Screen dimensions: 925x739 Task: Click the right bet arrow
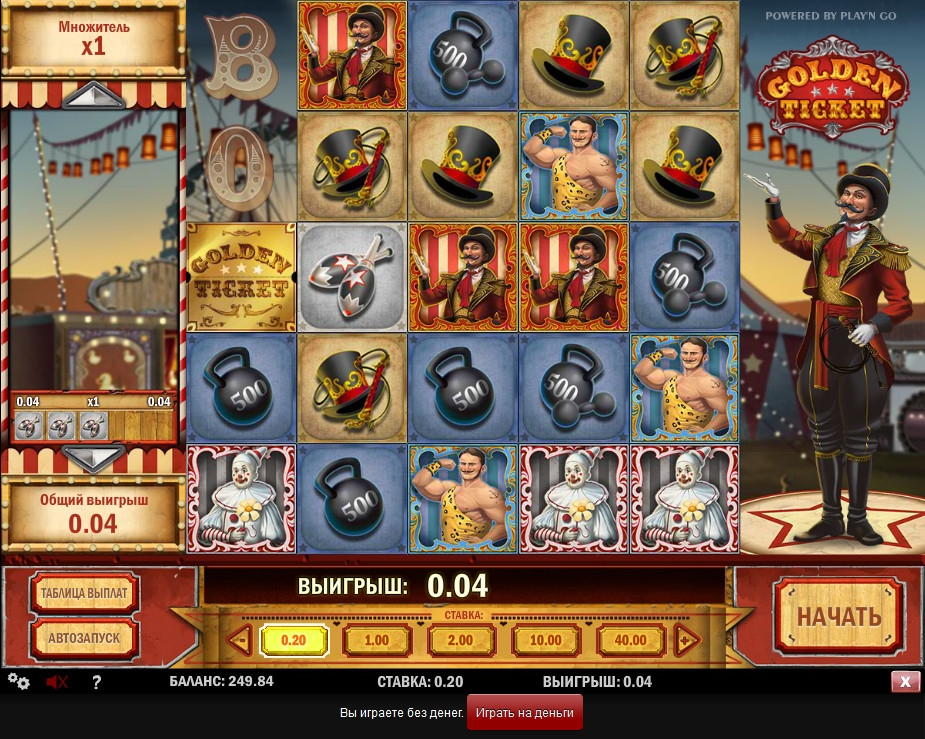(686, 641)
